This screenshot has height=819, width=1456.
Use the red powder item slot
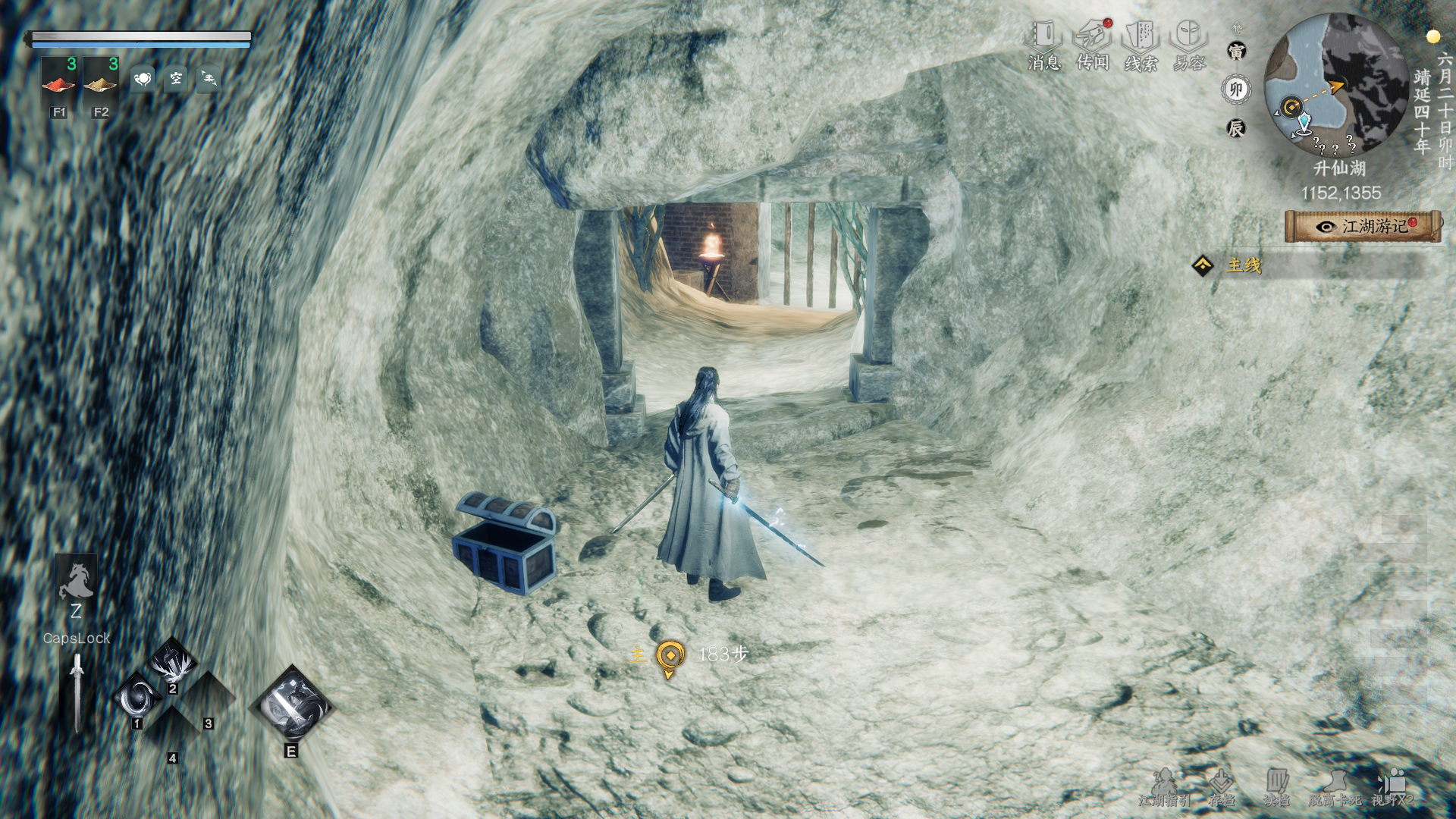coord(59,79)
